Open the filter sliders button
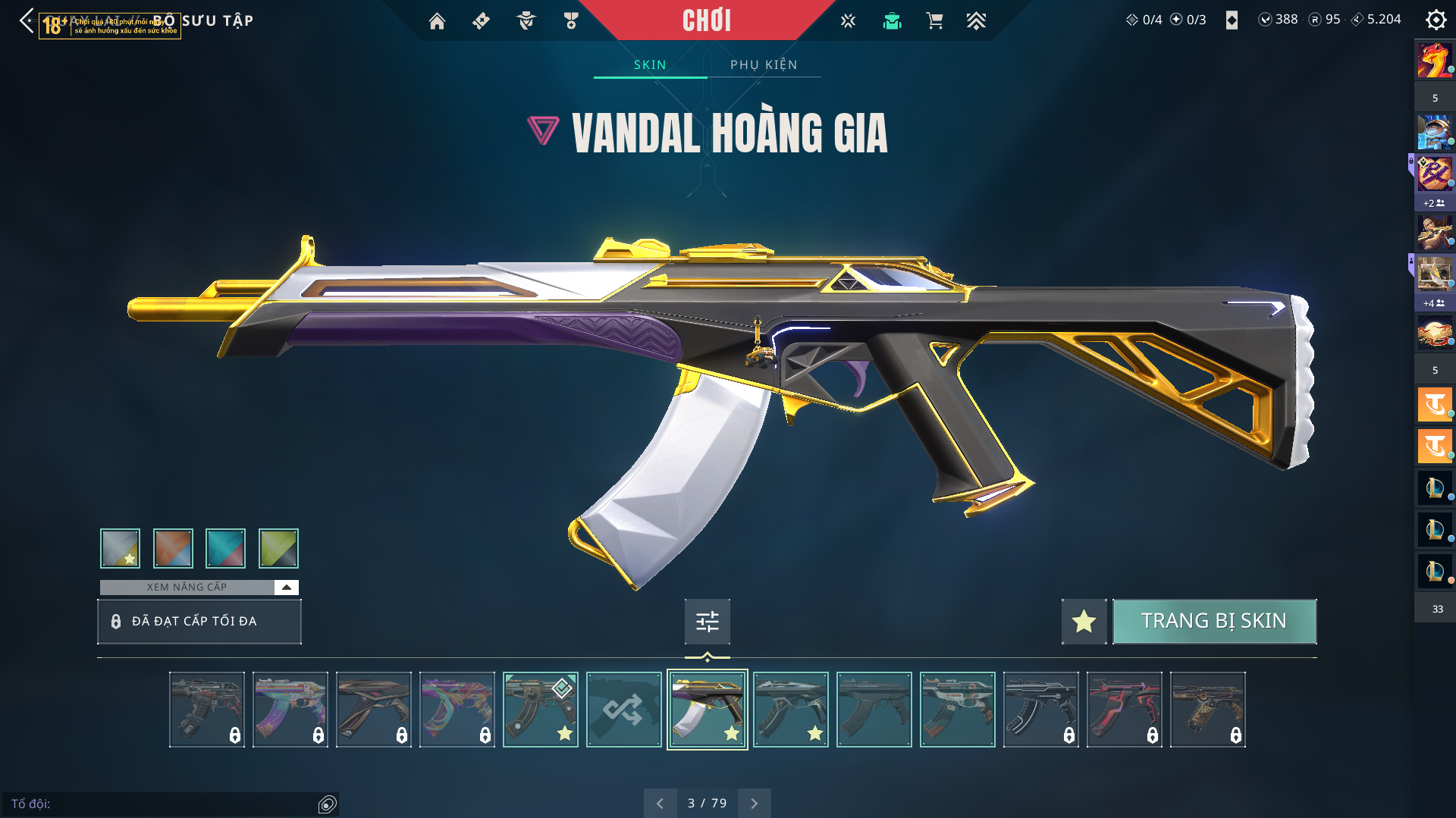 707,622
